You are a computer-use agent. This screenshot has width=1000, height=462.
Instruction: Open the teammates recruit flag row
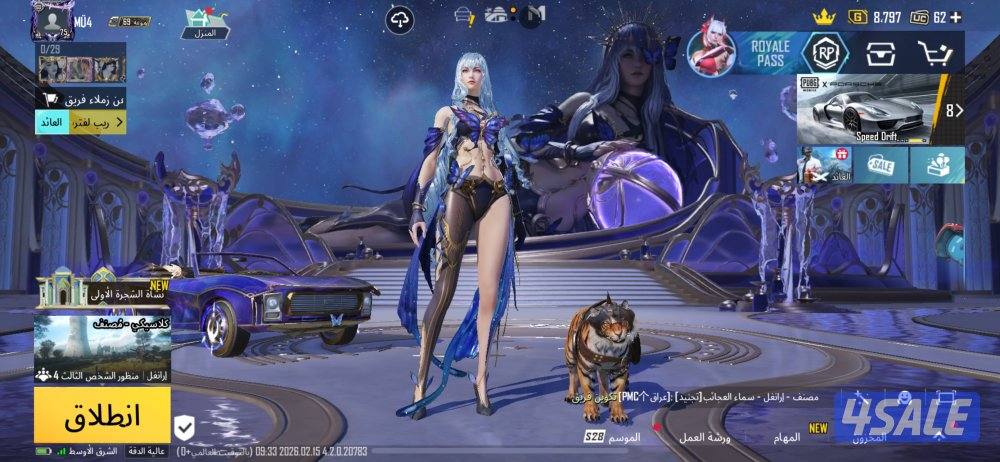point(82,98)
